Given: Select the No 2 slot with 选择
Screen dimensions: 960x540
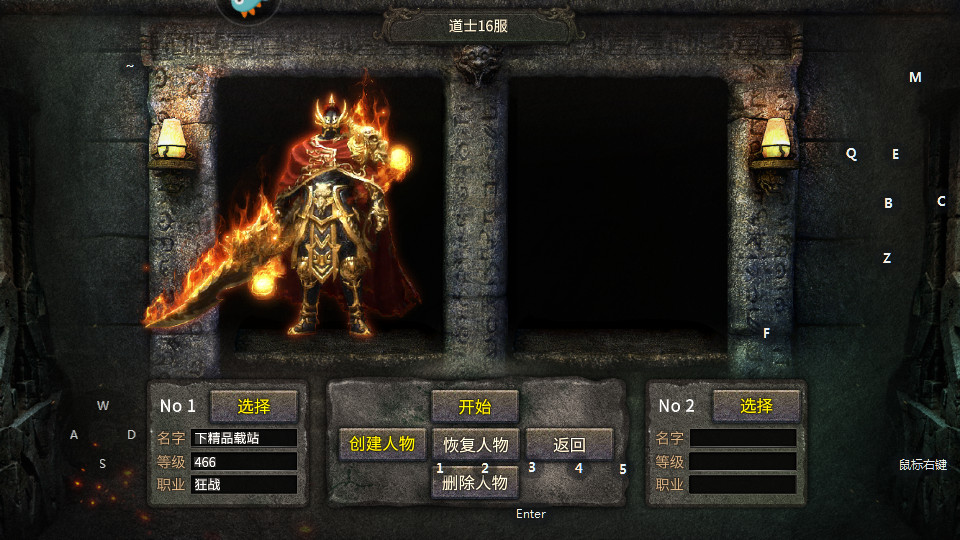Looking at the screenshot, I should tap(756, 406).
